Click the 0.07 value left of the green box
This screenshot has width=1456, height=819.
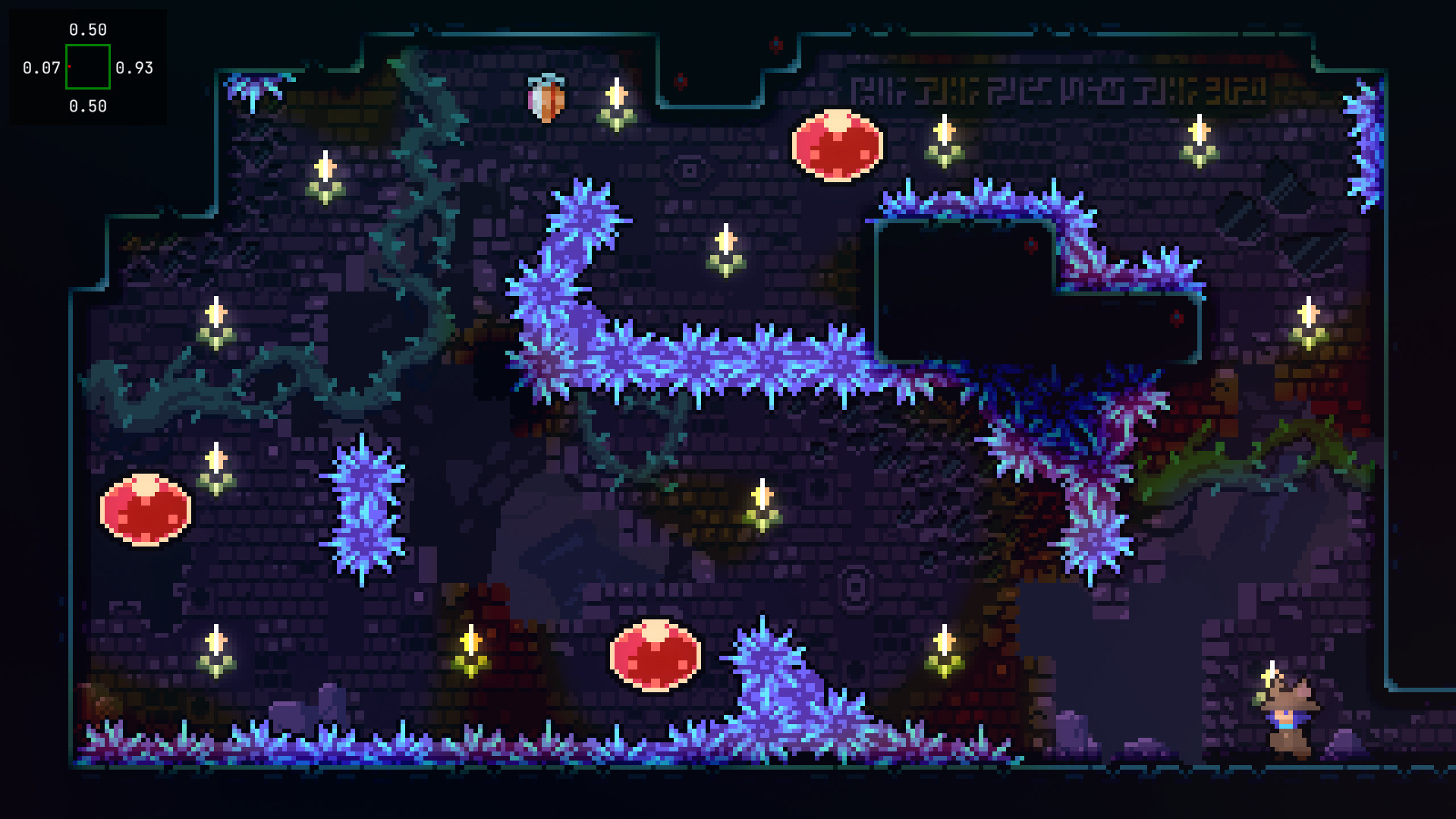click(43, 68)
